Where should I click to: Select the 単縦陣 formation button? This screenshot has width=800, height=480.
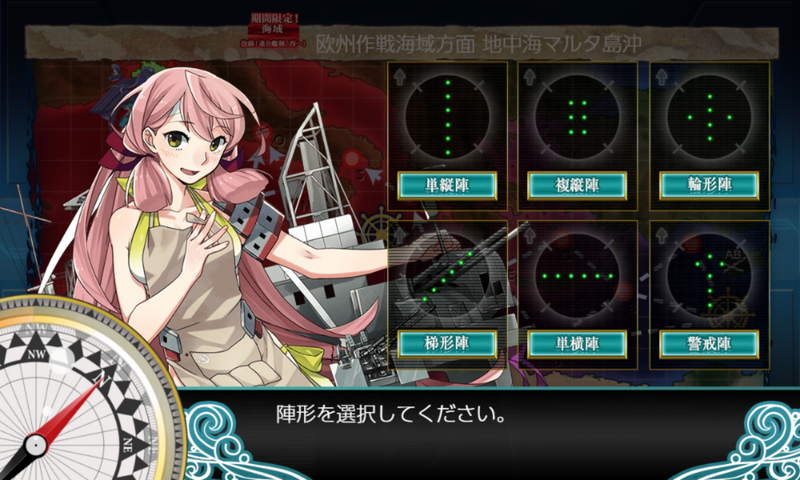point(446,185)
